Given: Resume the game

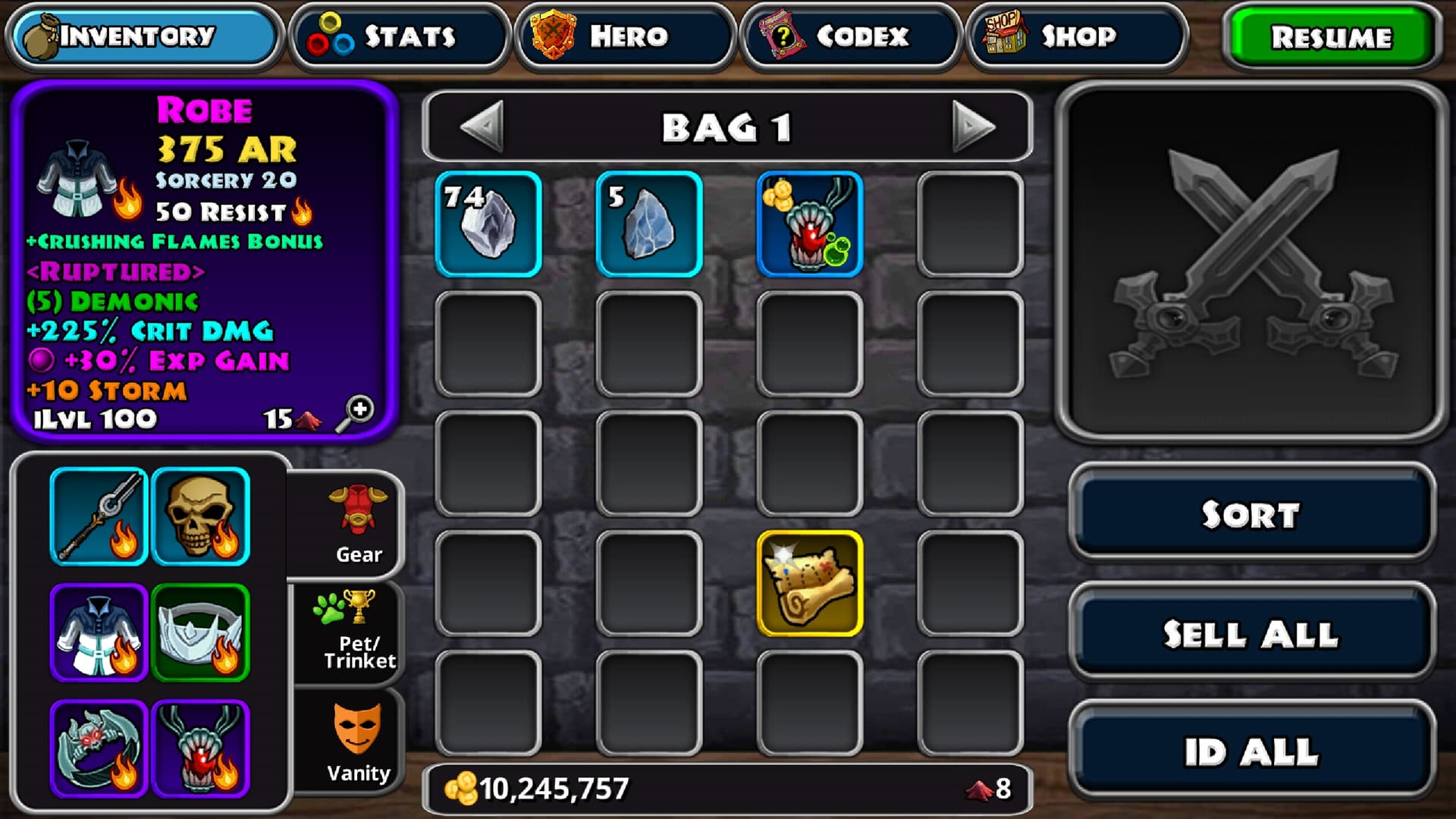Looking at the screenshot, I should click(1332, 36).
